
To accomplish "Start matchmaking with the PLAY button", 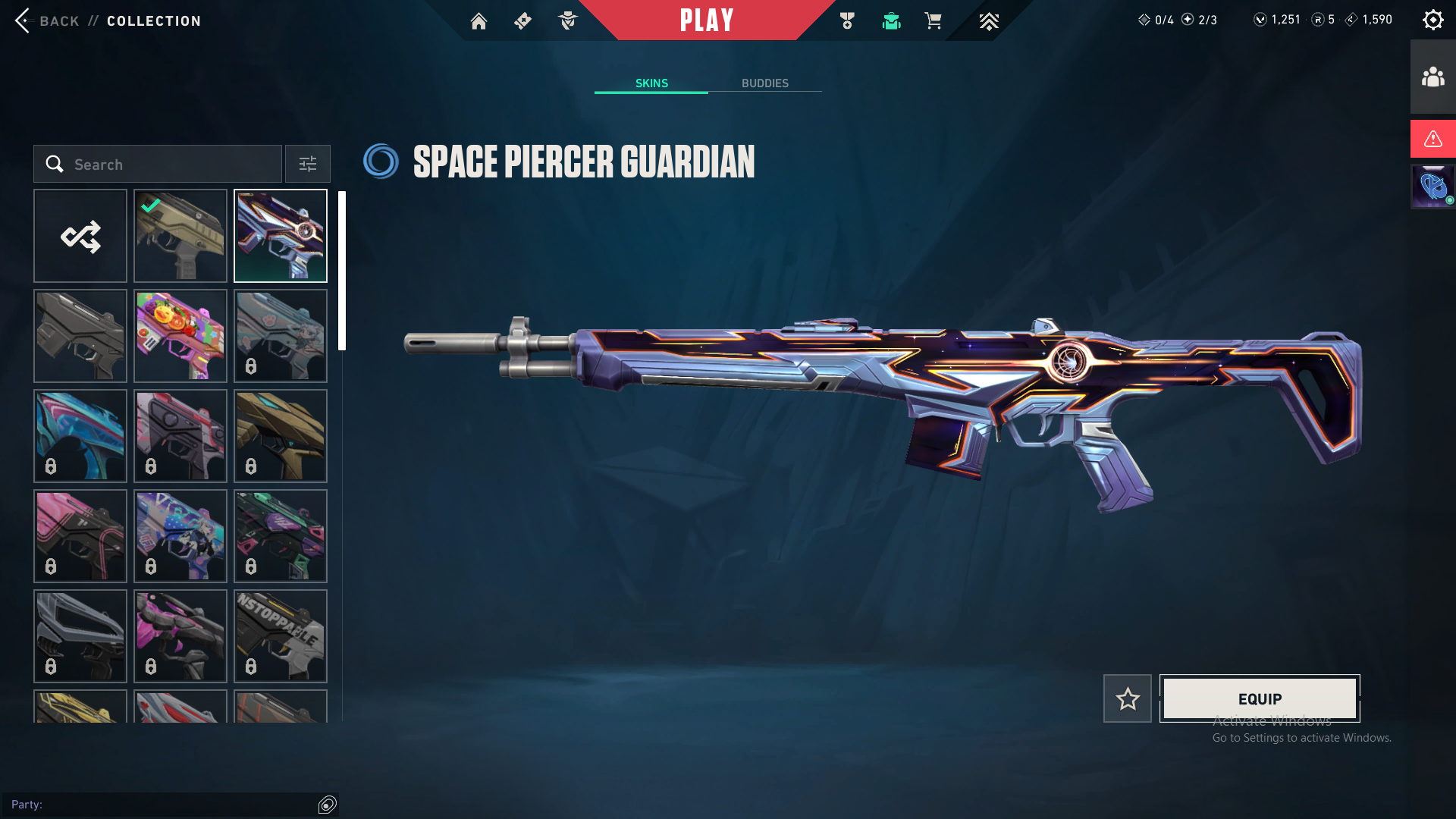I will (x=706, y=20).
